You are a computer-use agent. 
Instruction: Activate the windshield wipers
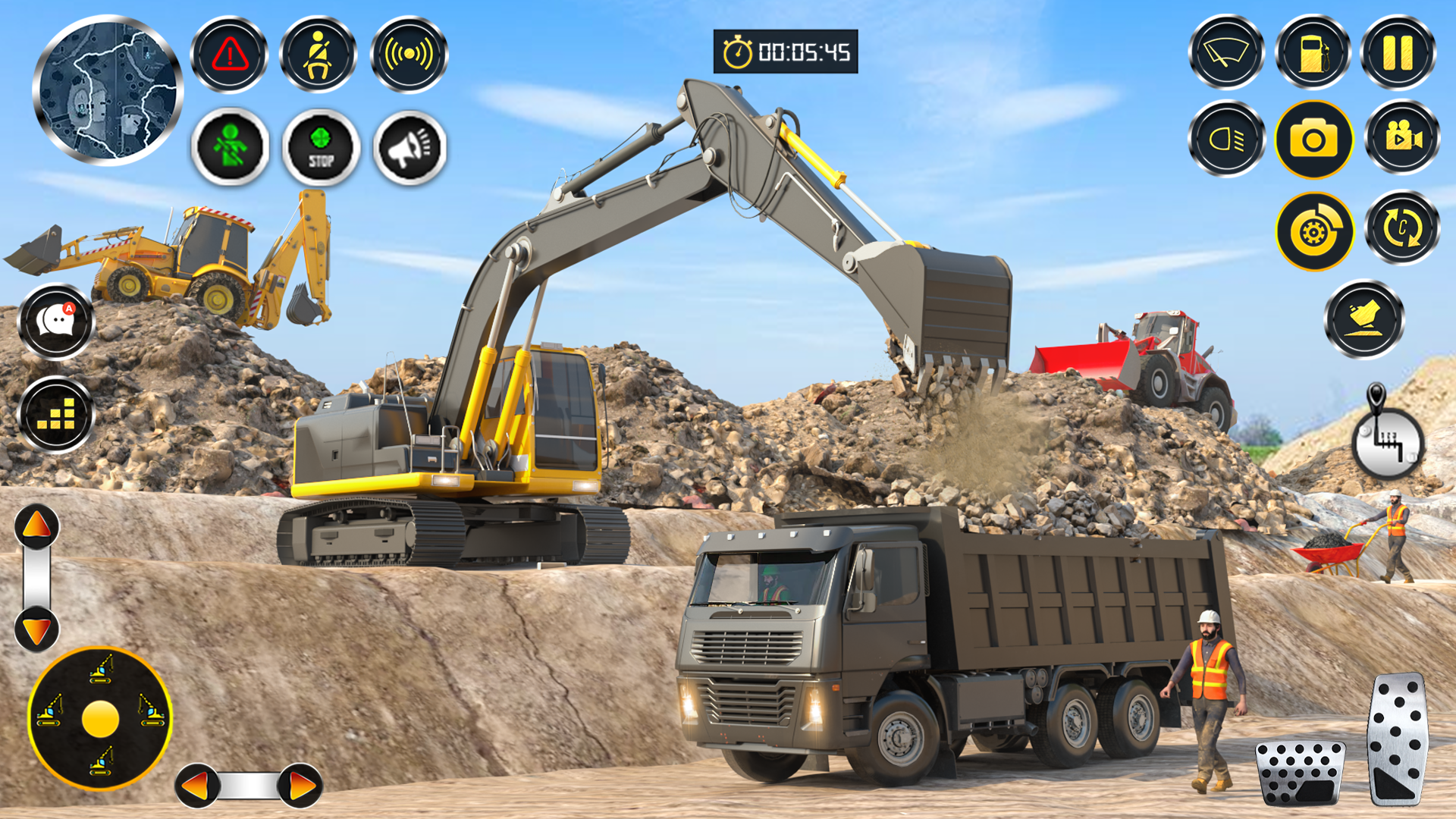tap(1227, 55)
